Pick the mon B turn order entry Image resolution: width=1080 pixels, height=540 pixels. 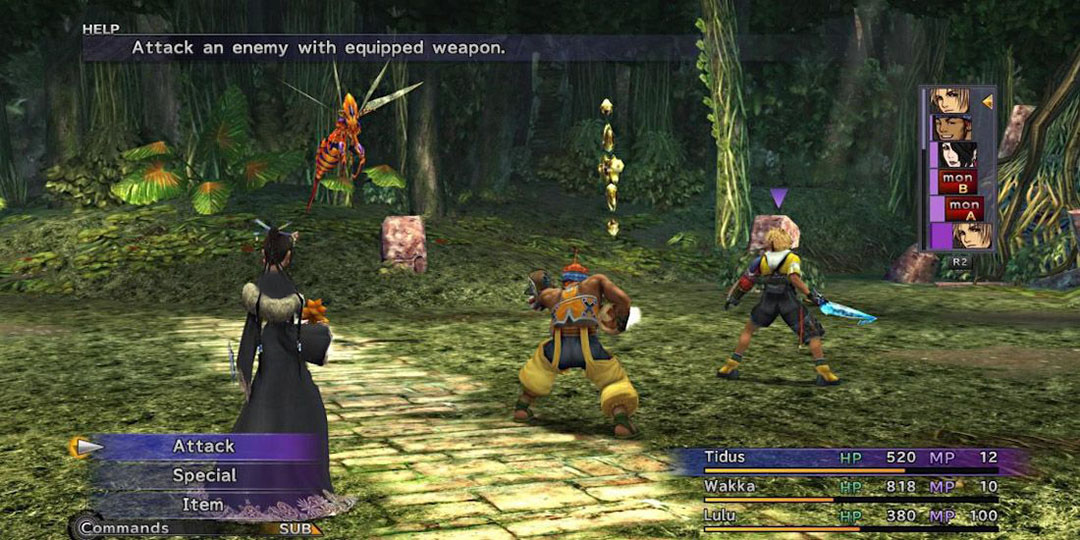(x=958, y=182)
